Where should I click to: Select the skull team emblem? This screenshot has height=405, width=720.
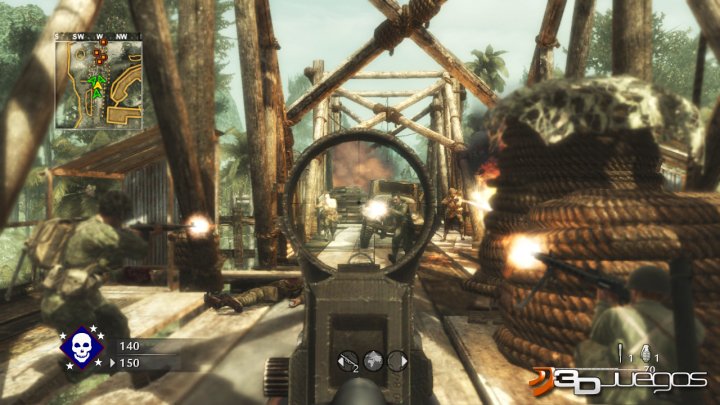point(82,348)
